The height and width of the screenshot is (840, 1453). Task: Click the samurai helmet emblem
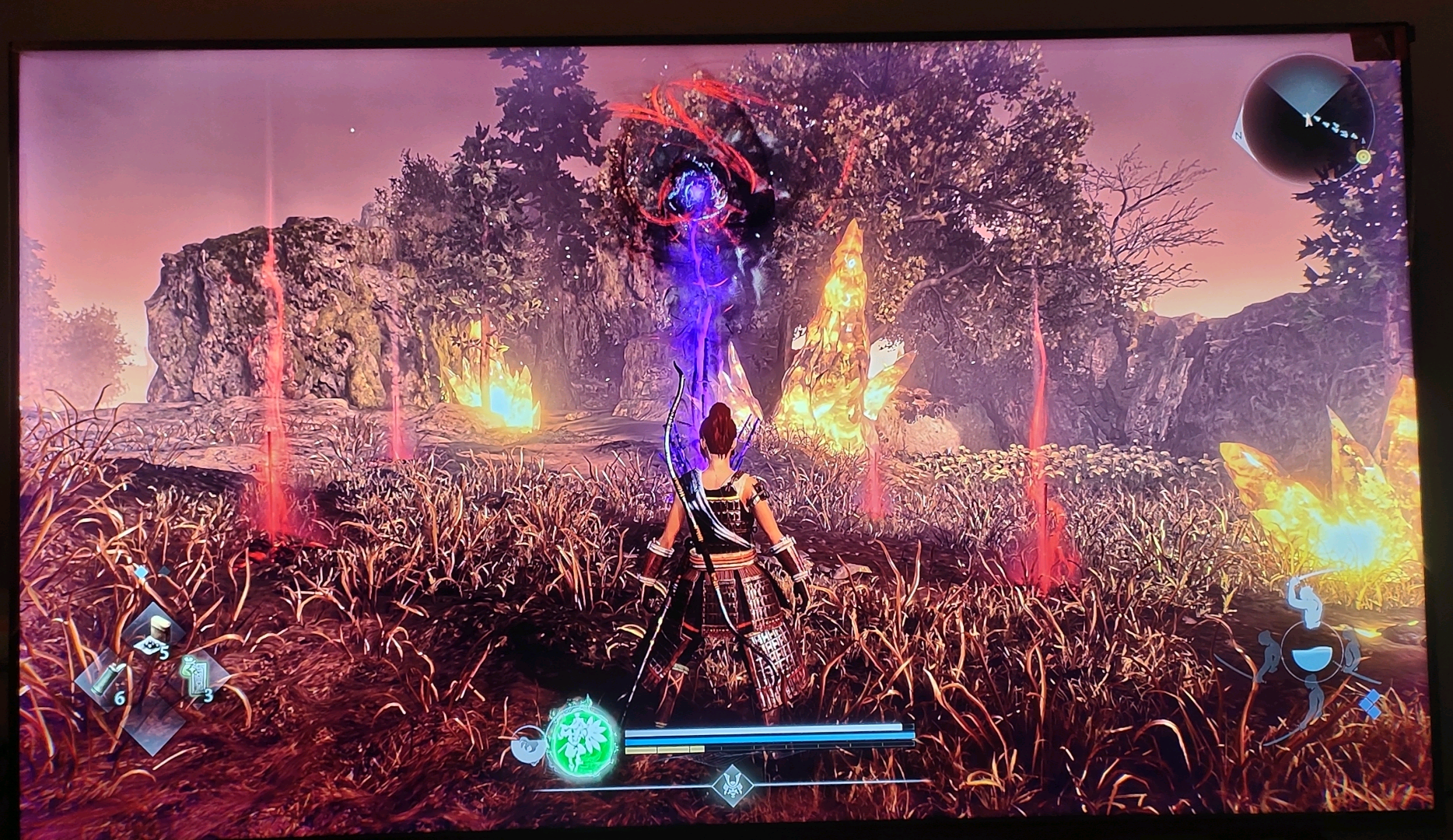click(x=730, y=782)
